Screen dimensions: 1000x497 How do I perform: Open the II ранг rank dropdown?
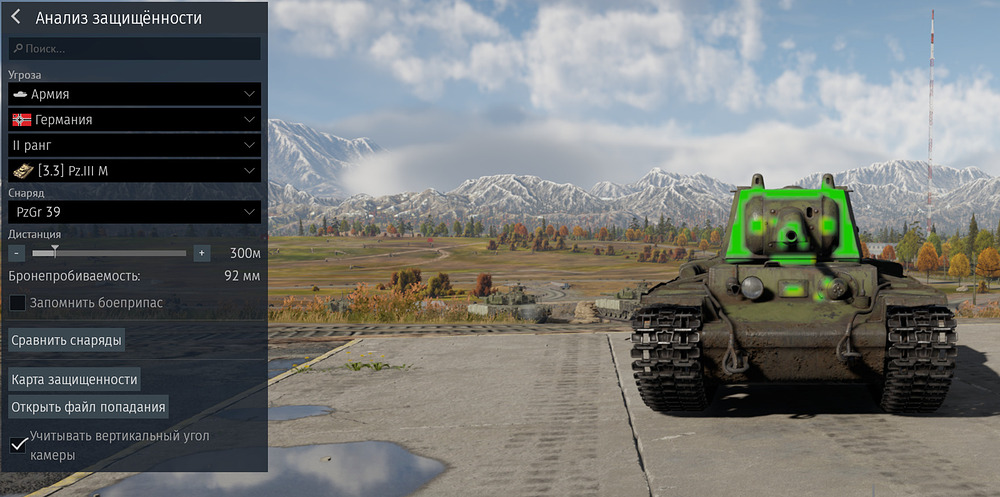point(134,145)
